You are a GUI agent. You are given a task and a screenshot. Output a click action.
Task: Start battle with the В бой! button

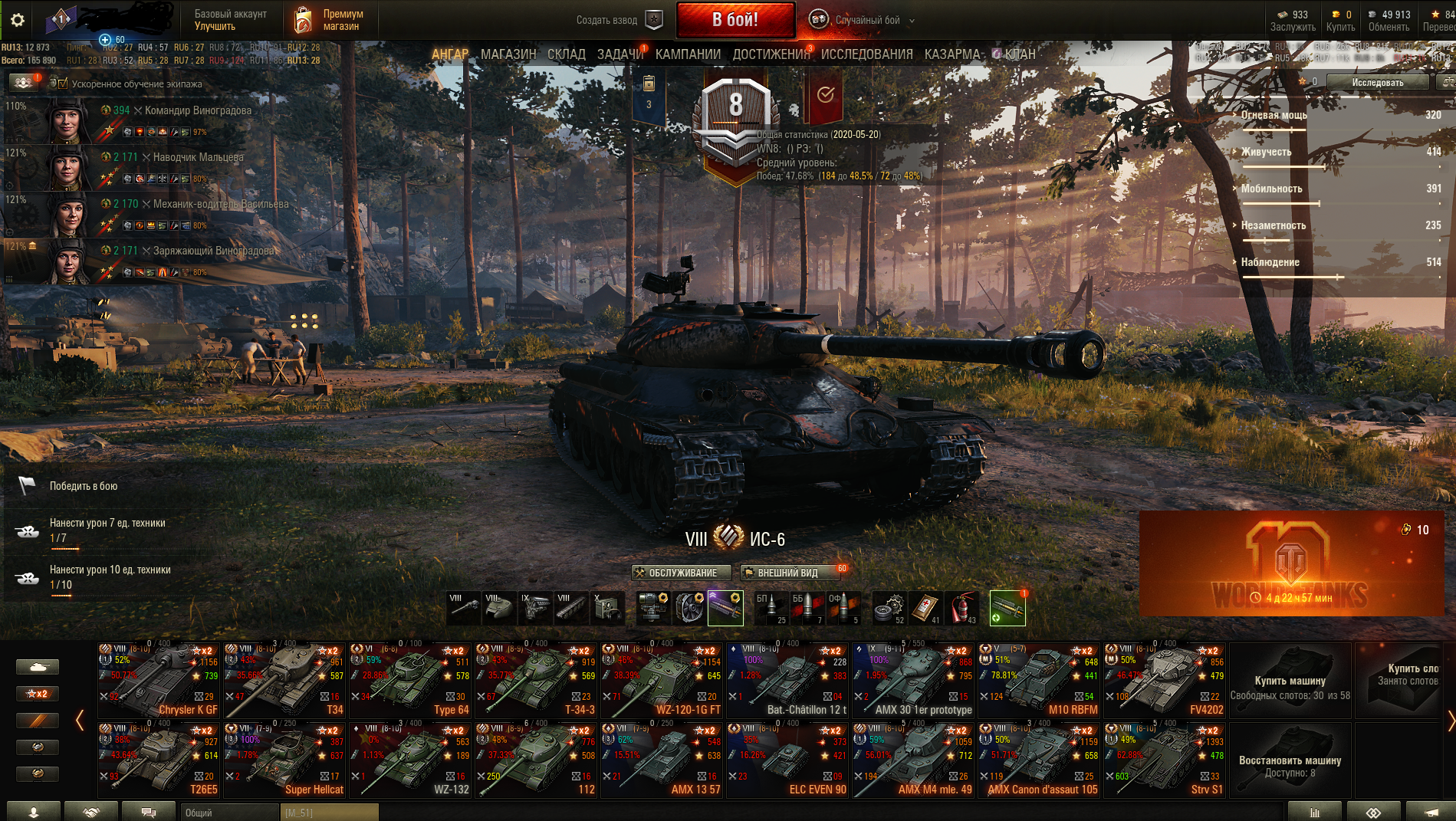[x=735, y=20]
